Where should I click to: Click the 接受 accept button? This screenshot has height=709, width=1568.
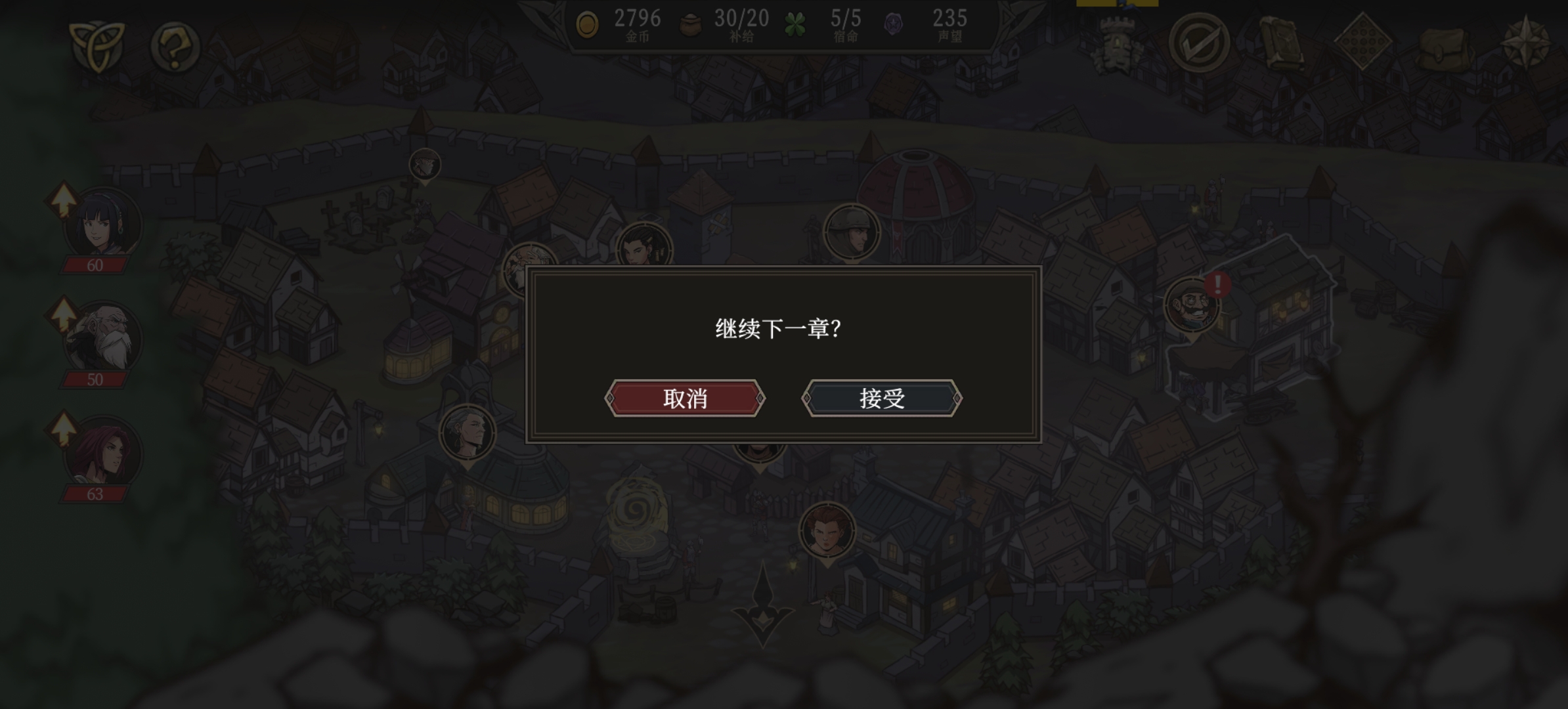[x=881, y=398]
